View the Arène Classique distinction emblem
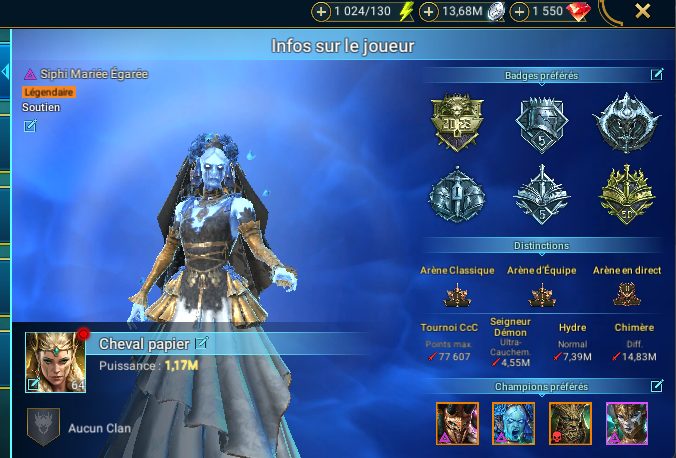 coord(456,294)
